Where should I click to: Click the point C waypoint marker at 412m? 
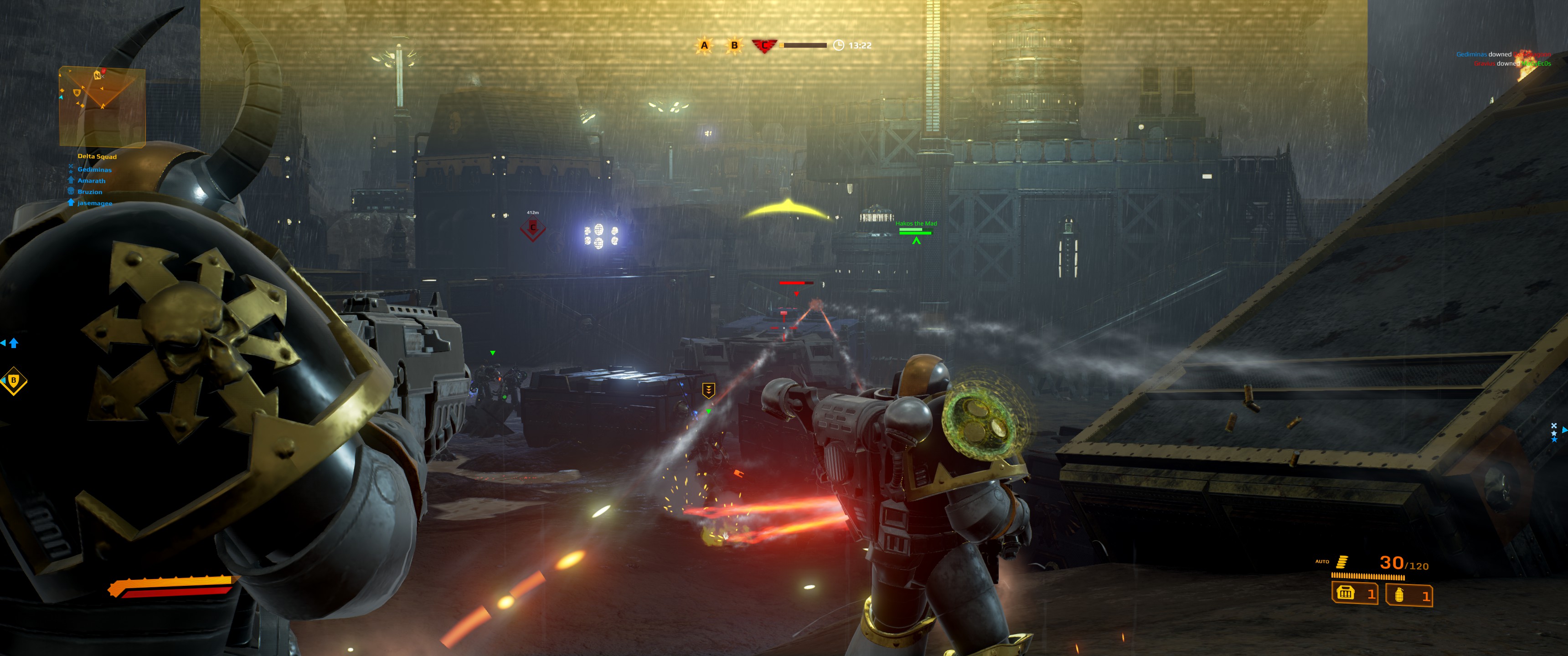[532, 229]
